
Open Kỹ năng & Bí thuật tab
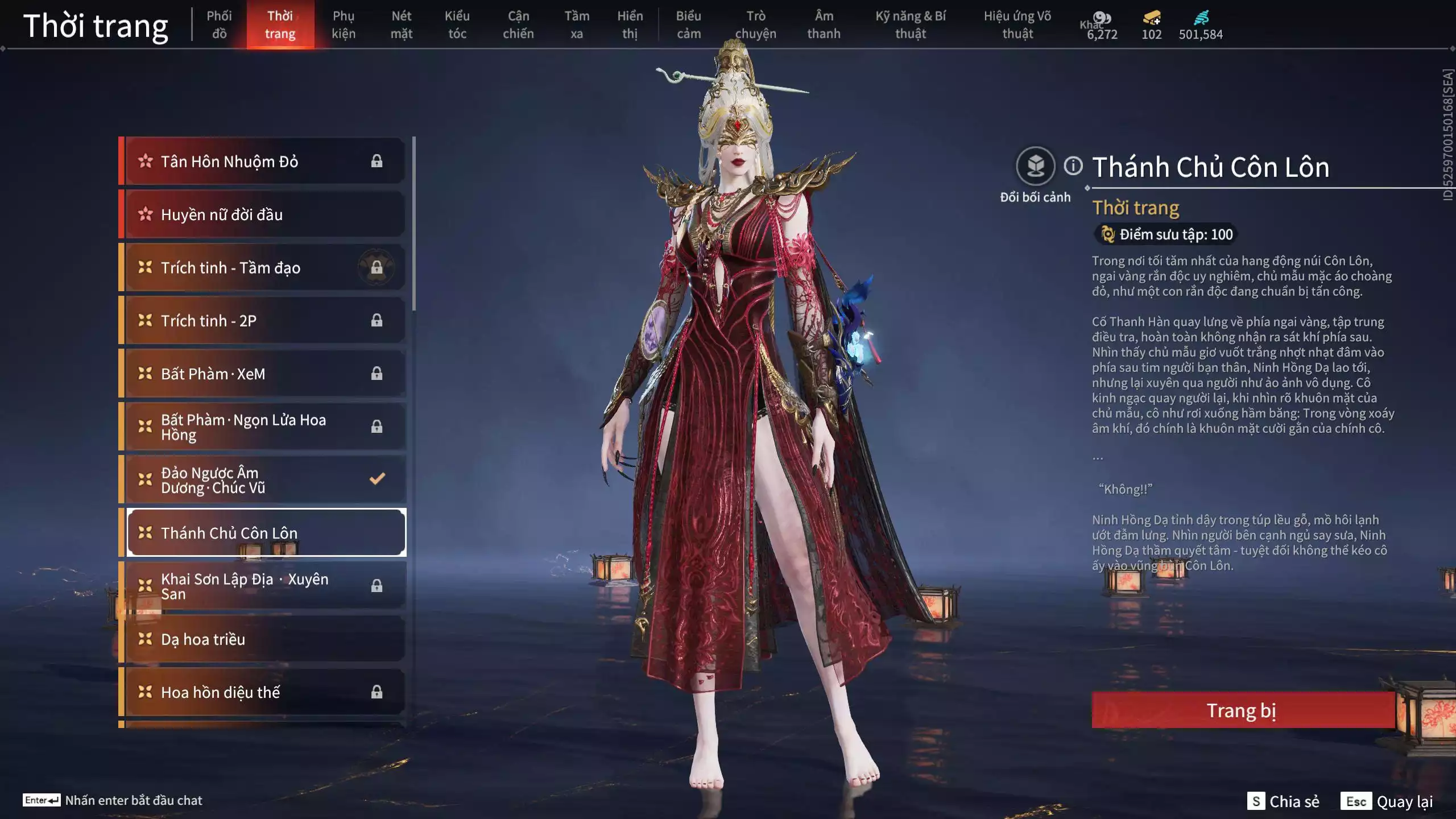click(910, 24)
